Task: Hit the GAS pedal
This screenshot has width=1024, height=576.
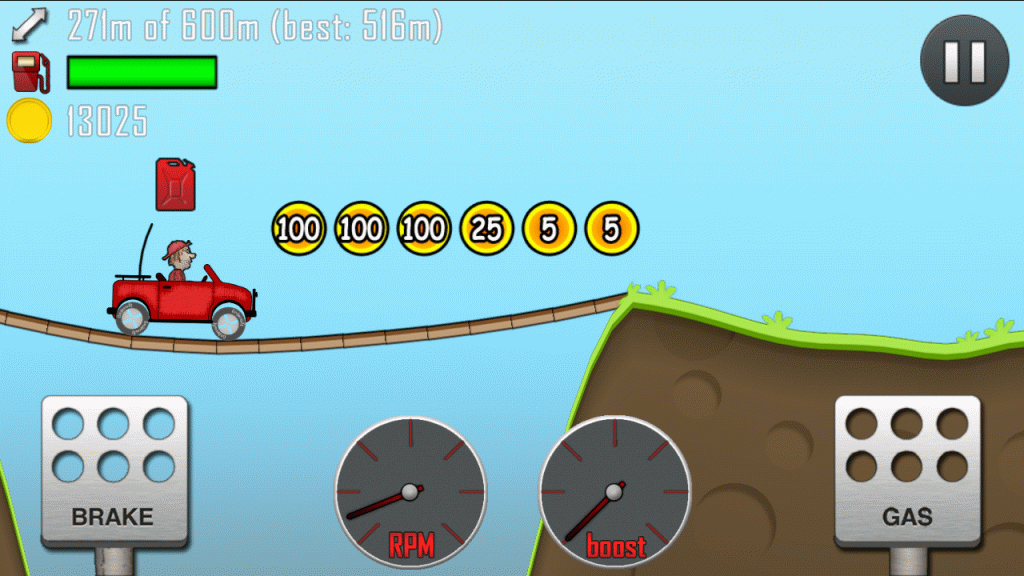Action: [907, 470]
